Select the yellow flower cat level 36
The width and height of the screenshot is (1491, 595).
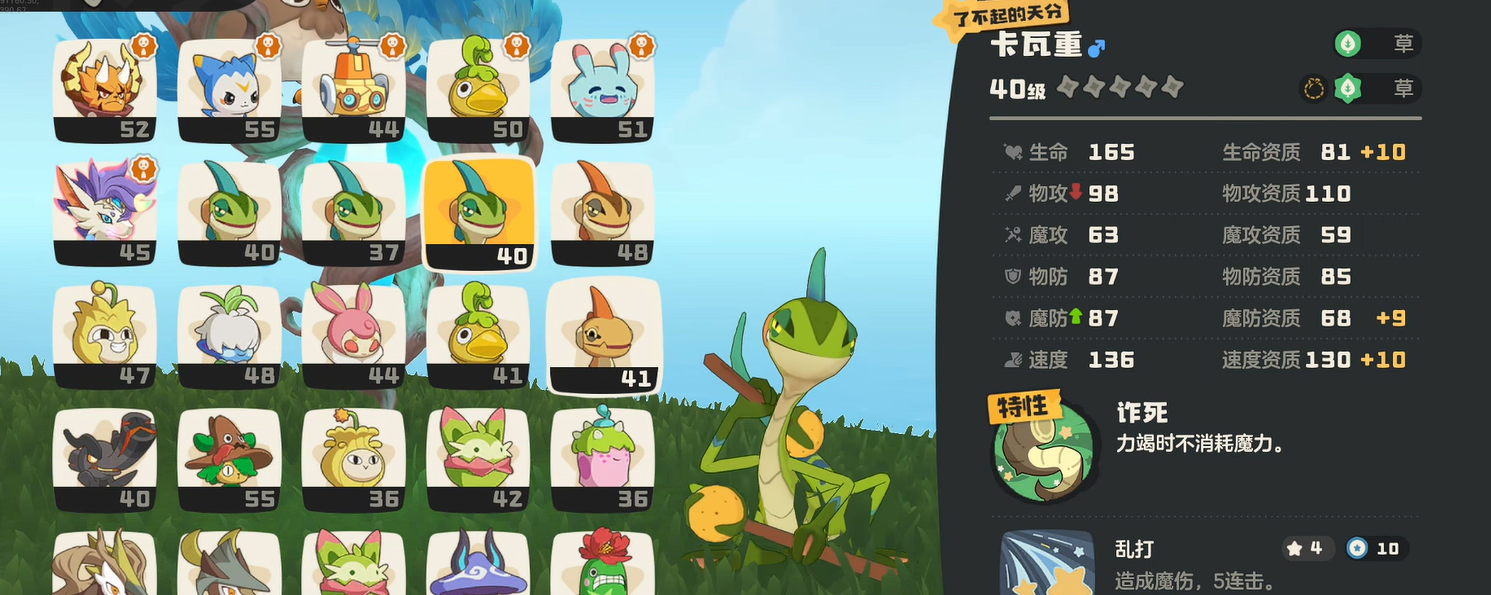[353, 459]
